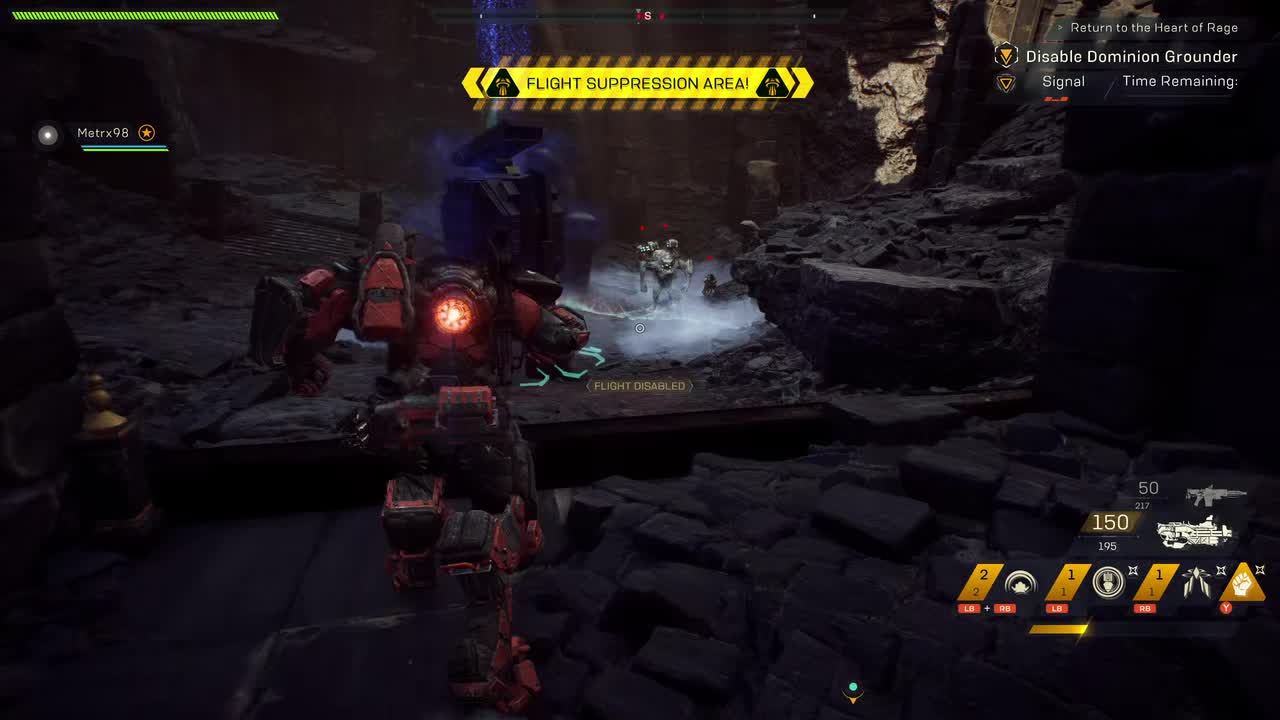The image size is (1280, 720).
Task: Click the RB grenade ability icon
Action: pos(1195,582)
